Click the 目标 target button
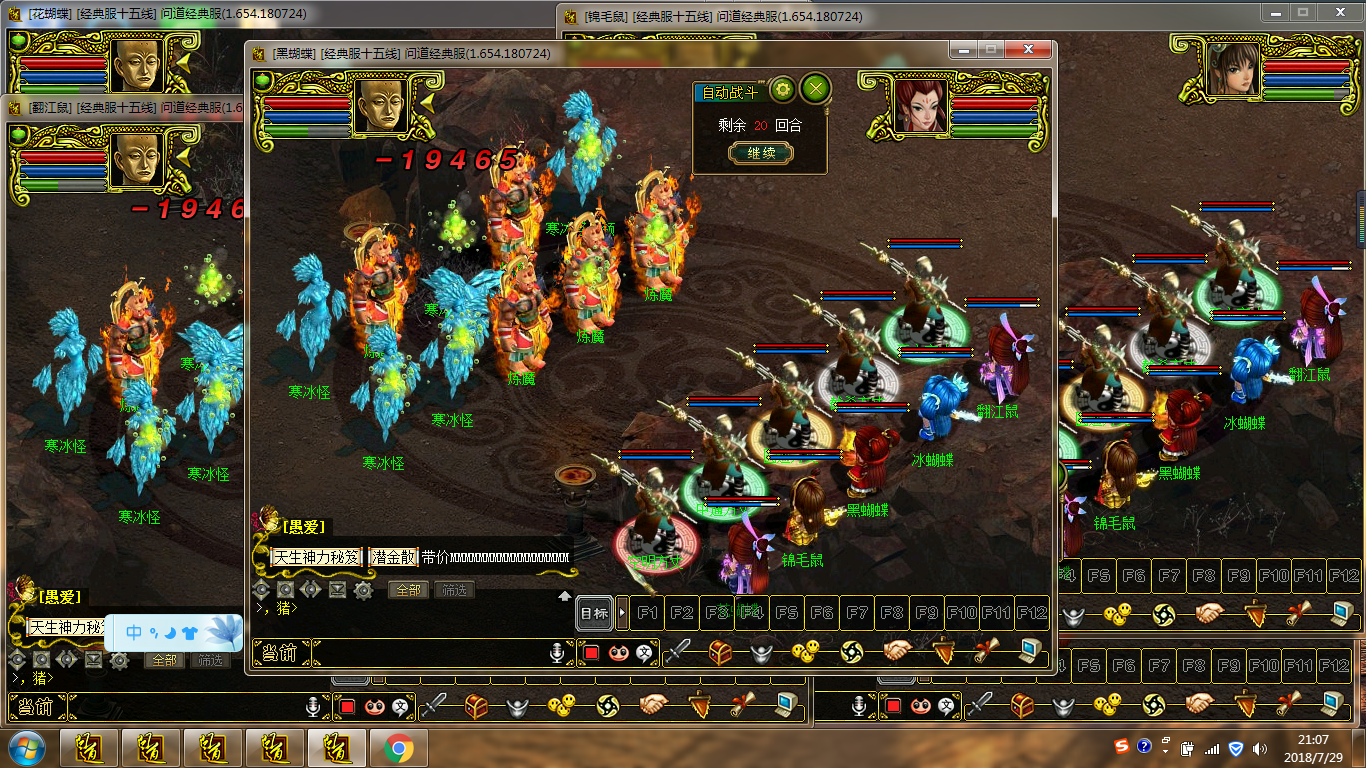Image resolution: width=1366 pixels, height=768 pixels. tap(594, 613)
